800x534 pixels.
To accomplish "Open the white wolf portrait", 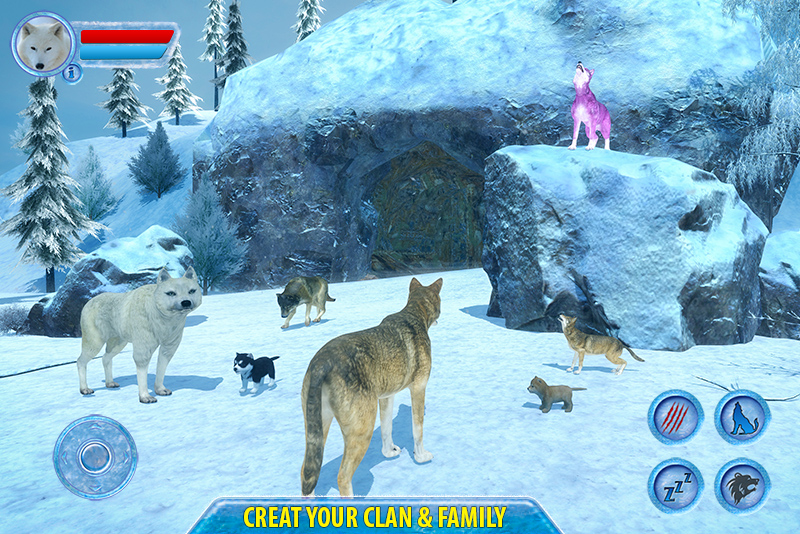I will (x=42, y=44).
